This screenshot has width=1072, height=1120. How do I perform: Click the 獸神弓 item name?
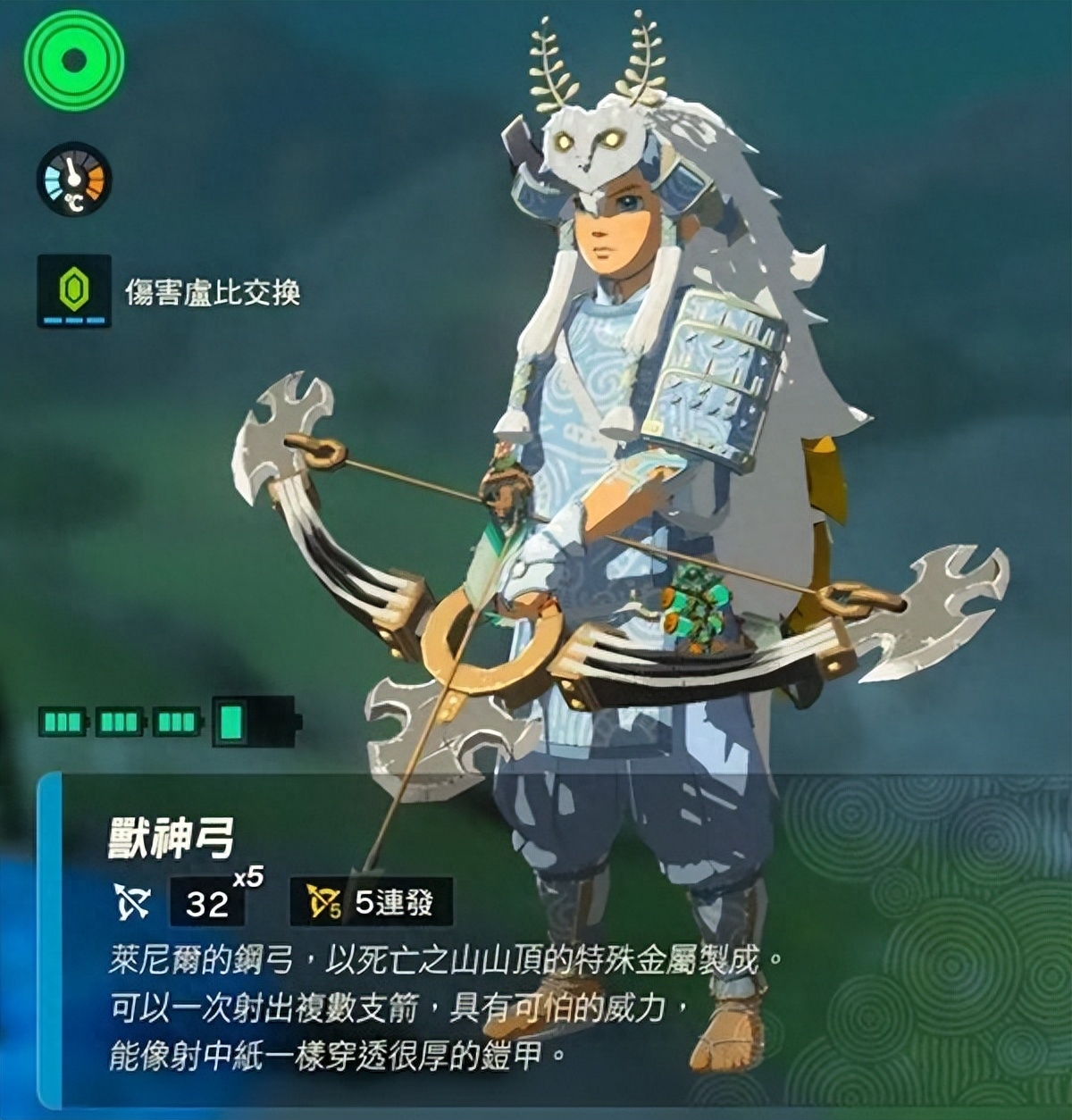tap(172, 839)
